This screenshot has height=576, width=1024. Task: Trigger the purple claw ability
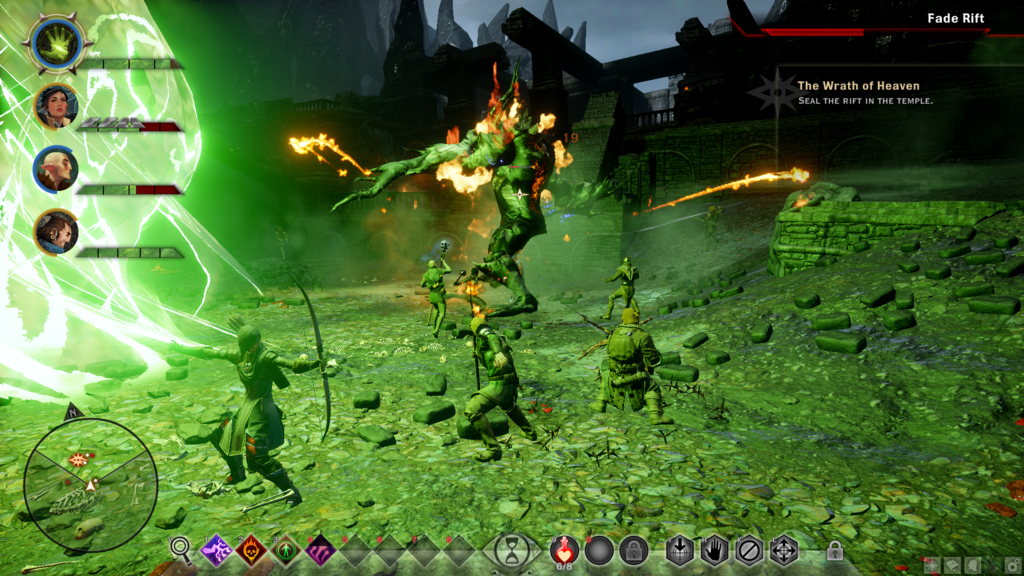322,549
